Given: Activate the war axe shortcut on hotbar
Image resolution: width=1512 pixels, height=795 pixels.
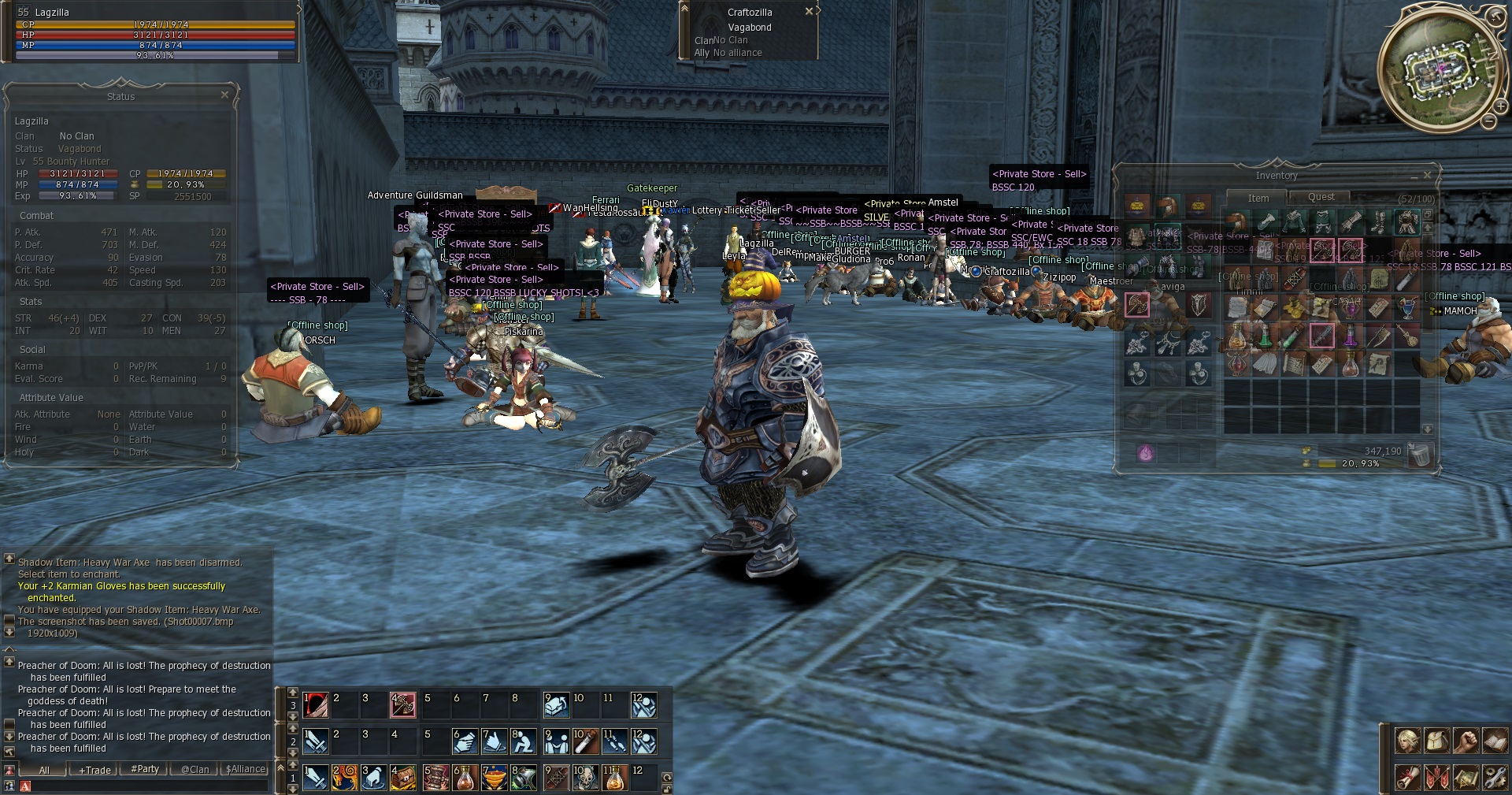Looking at the screenshot, I should point(403,704).
